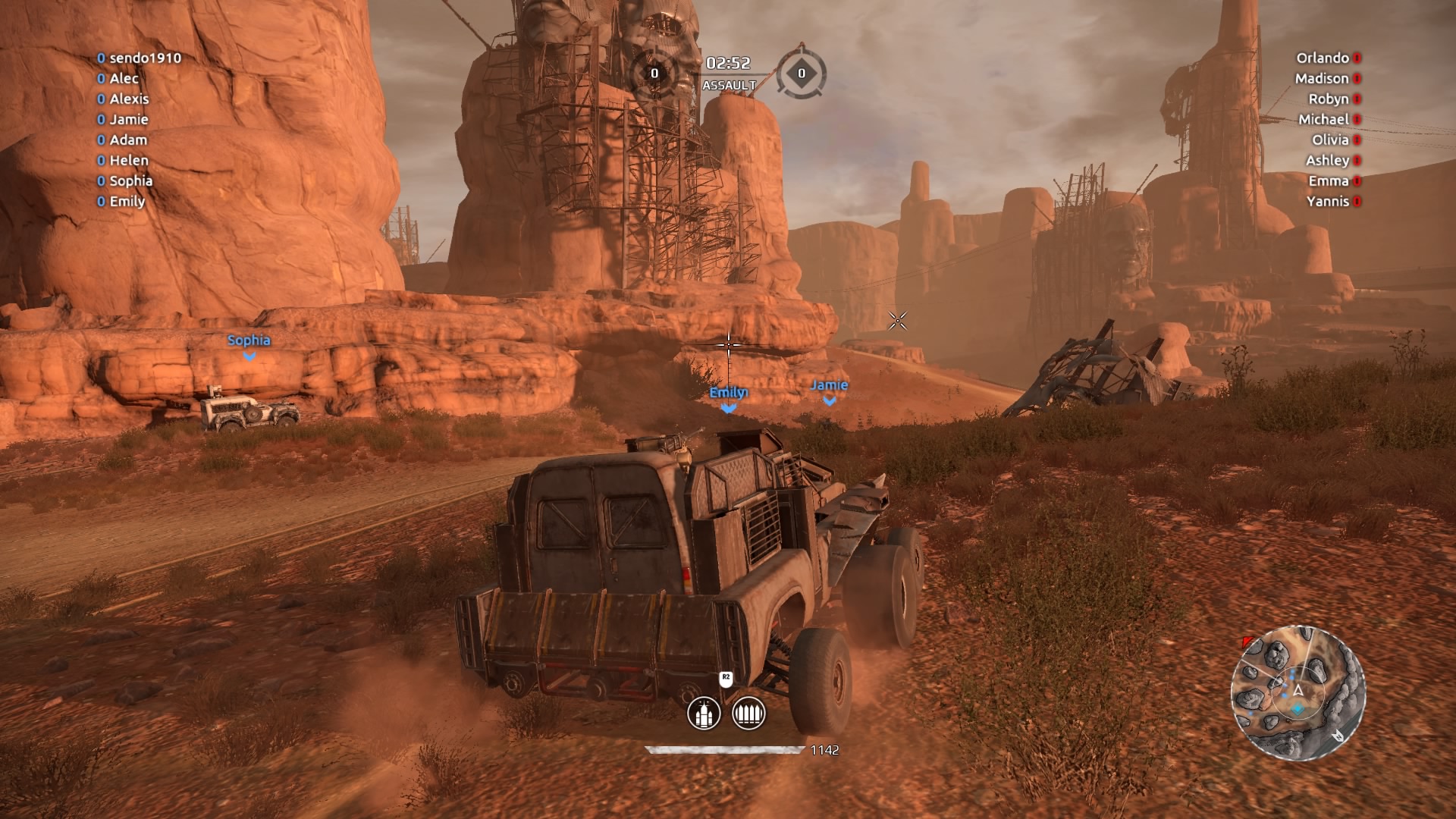The width and height of the screenshot is (1456, 819).
Task: Pick Robyn in the enemy list
Action: tap(1329, 99)
